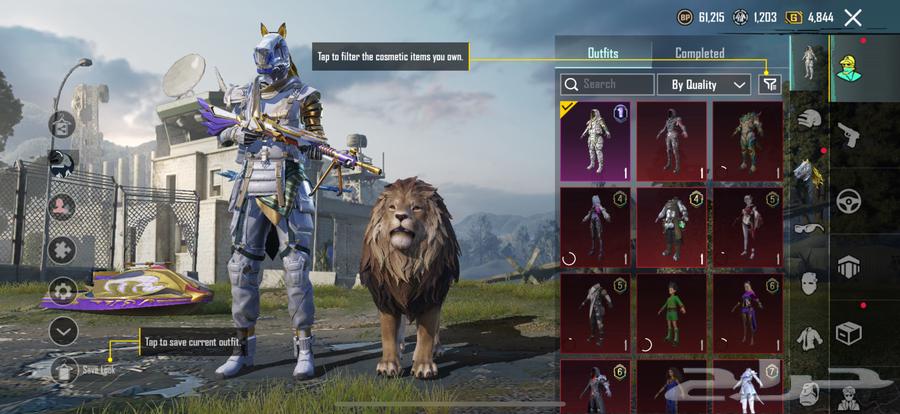Image resolution: width=900 pixels, height=414 pixels.
Task: Show the vehicle skins steering wheel category
Action: (848, 201)
